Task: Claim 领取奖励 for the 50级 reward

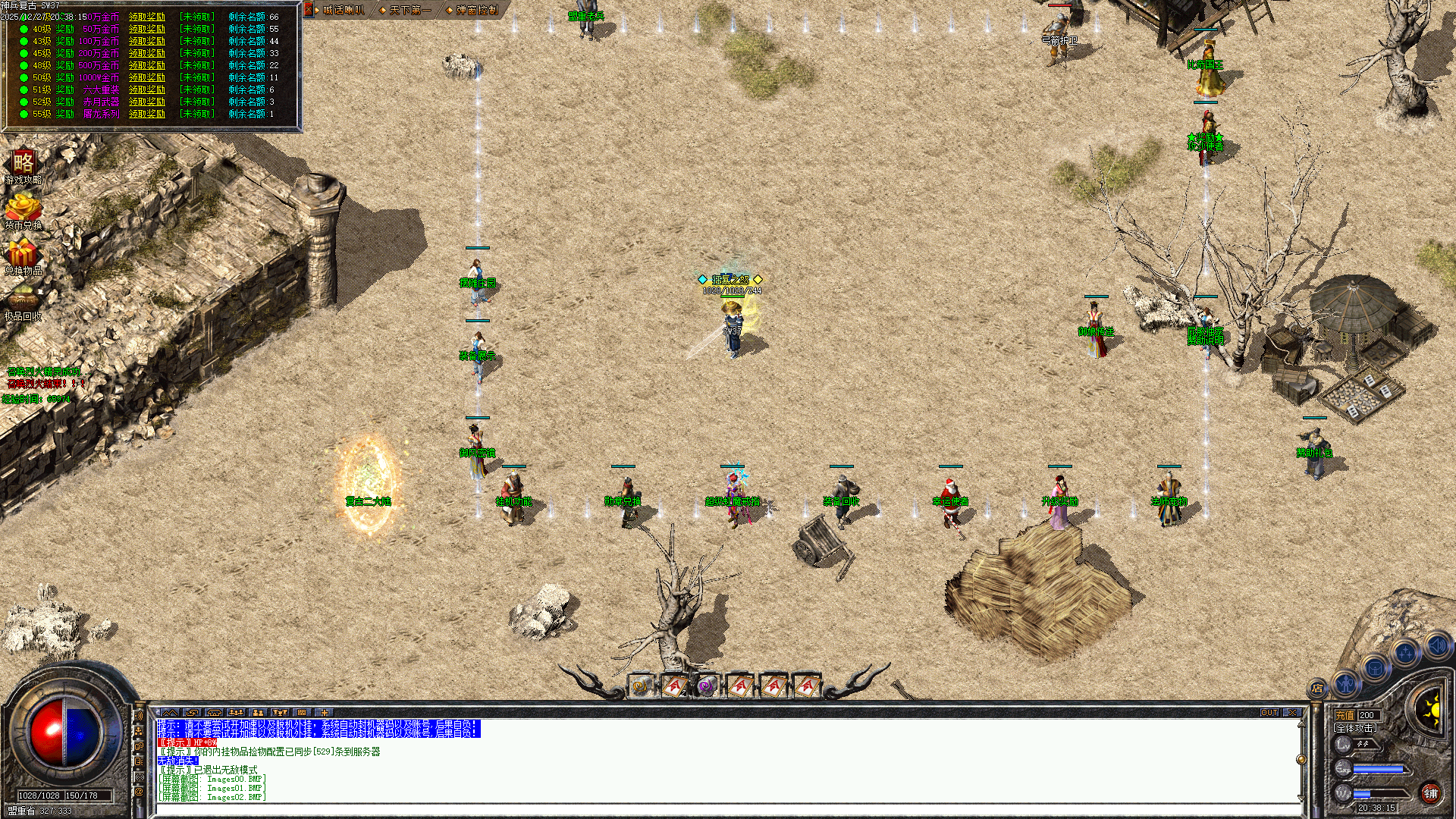Action: [x=149, y=77]
